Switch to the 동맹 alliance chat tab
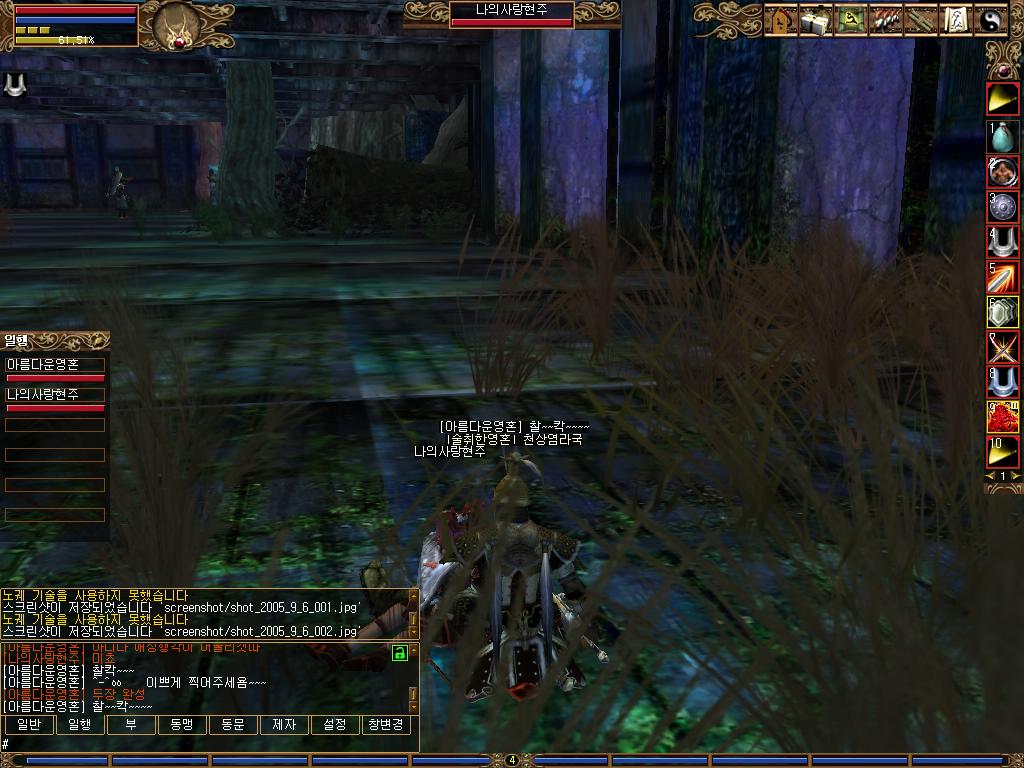 coord(182,724)
